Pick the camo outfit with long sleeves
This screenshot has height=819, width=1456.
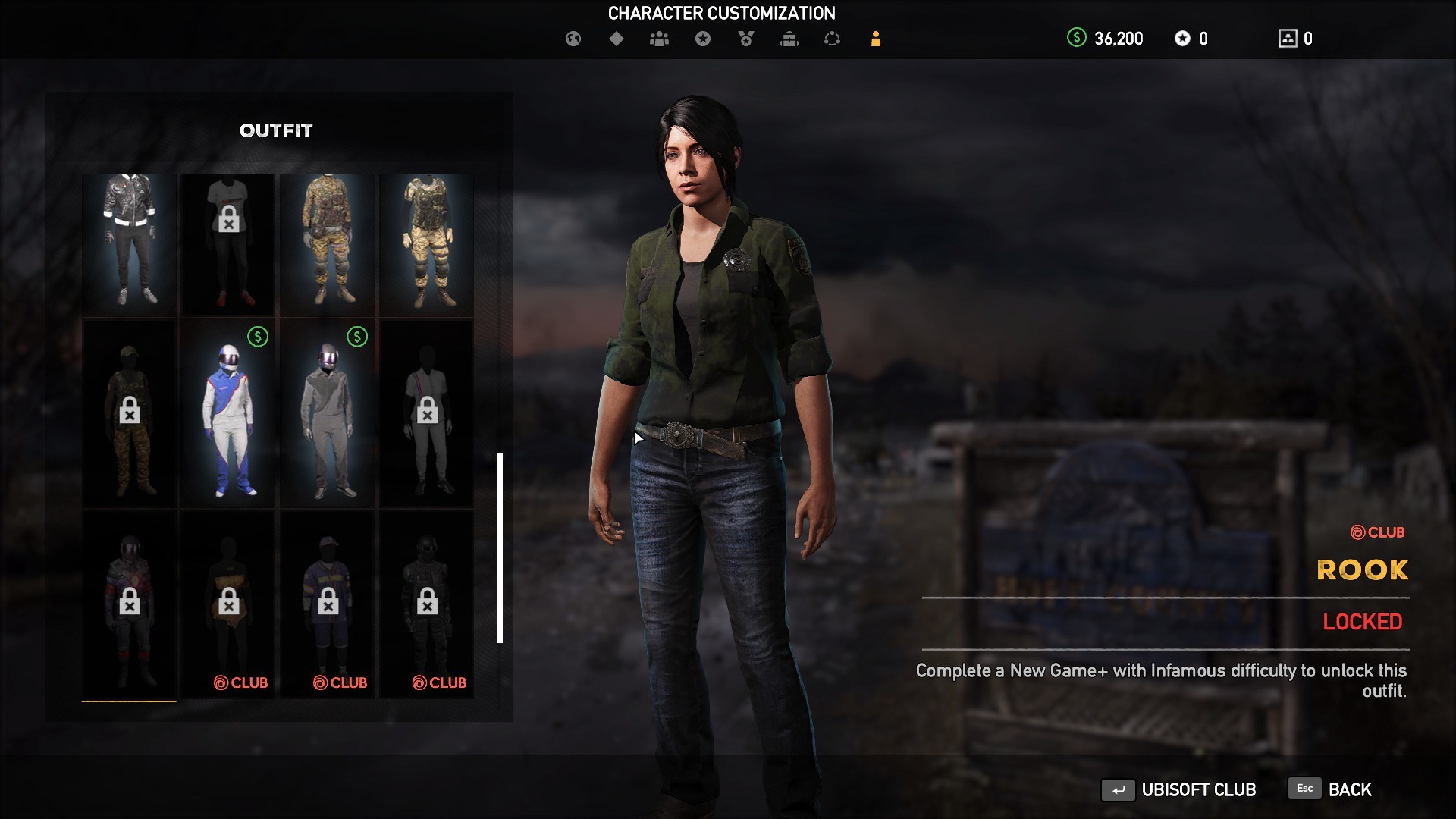328,243
